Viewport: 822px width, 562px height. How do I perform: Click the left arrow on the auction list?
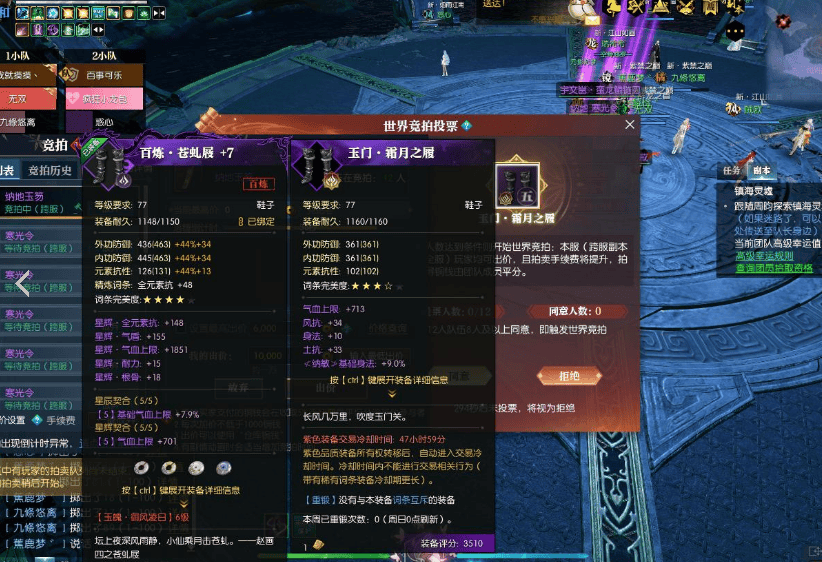tap(22, 285)
